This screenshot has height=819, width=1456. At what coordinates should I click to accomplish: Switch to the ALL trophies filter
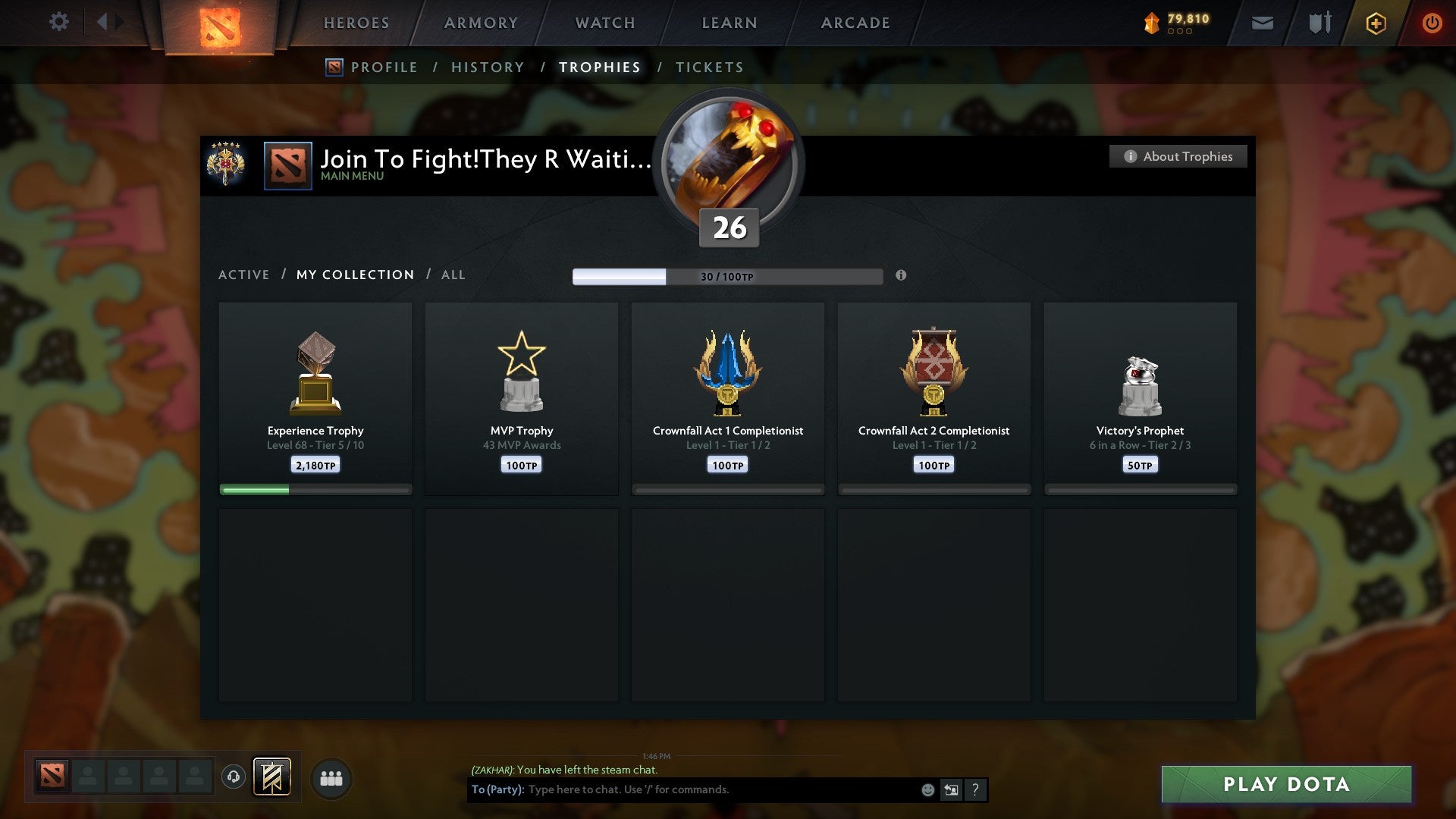point(453,275)
